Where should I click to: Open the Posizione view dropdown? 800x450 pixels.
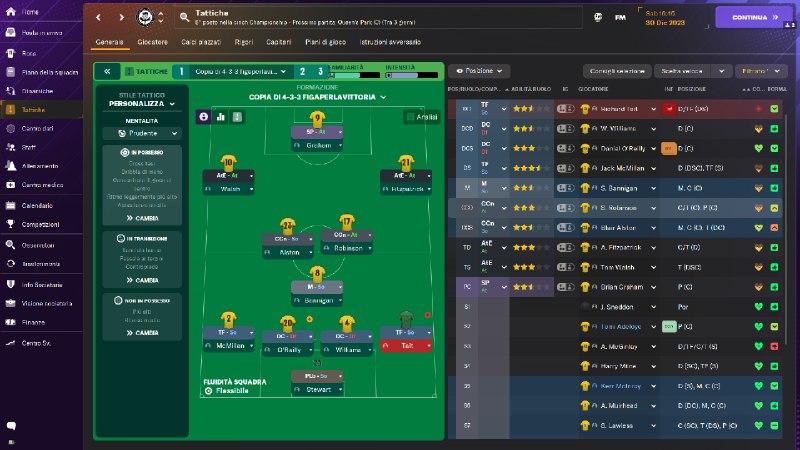480,72
